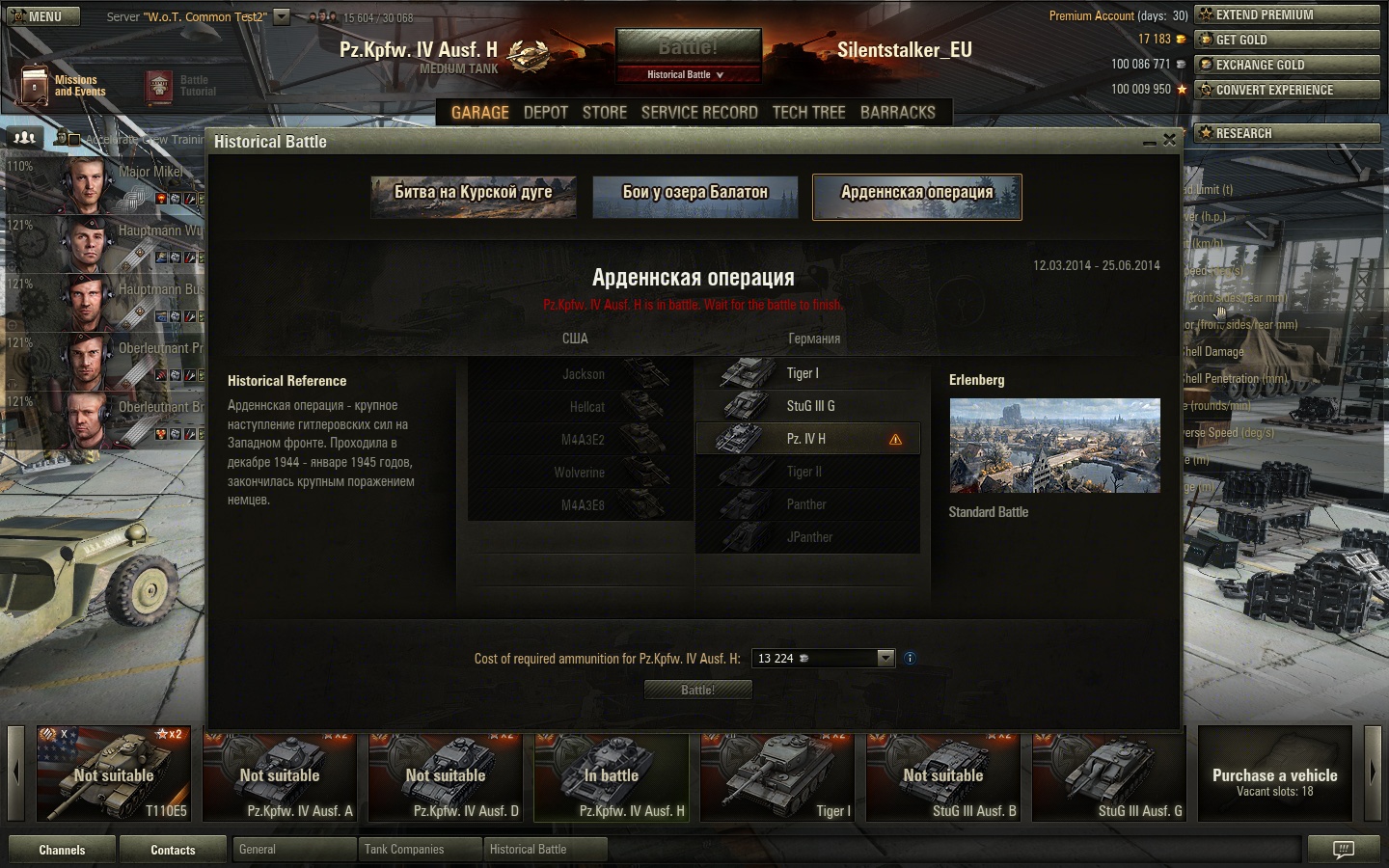
Task: Select Tiger I in the Германия list
Action: [x=806, y=373]
